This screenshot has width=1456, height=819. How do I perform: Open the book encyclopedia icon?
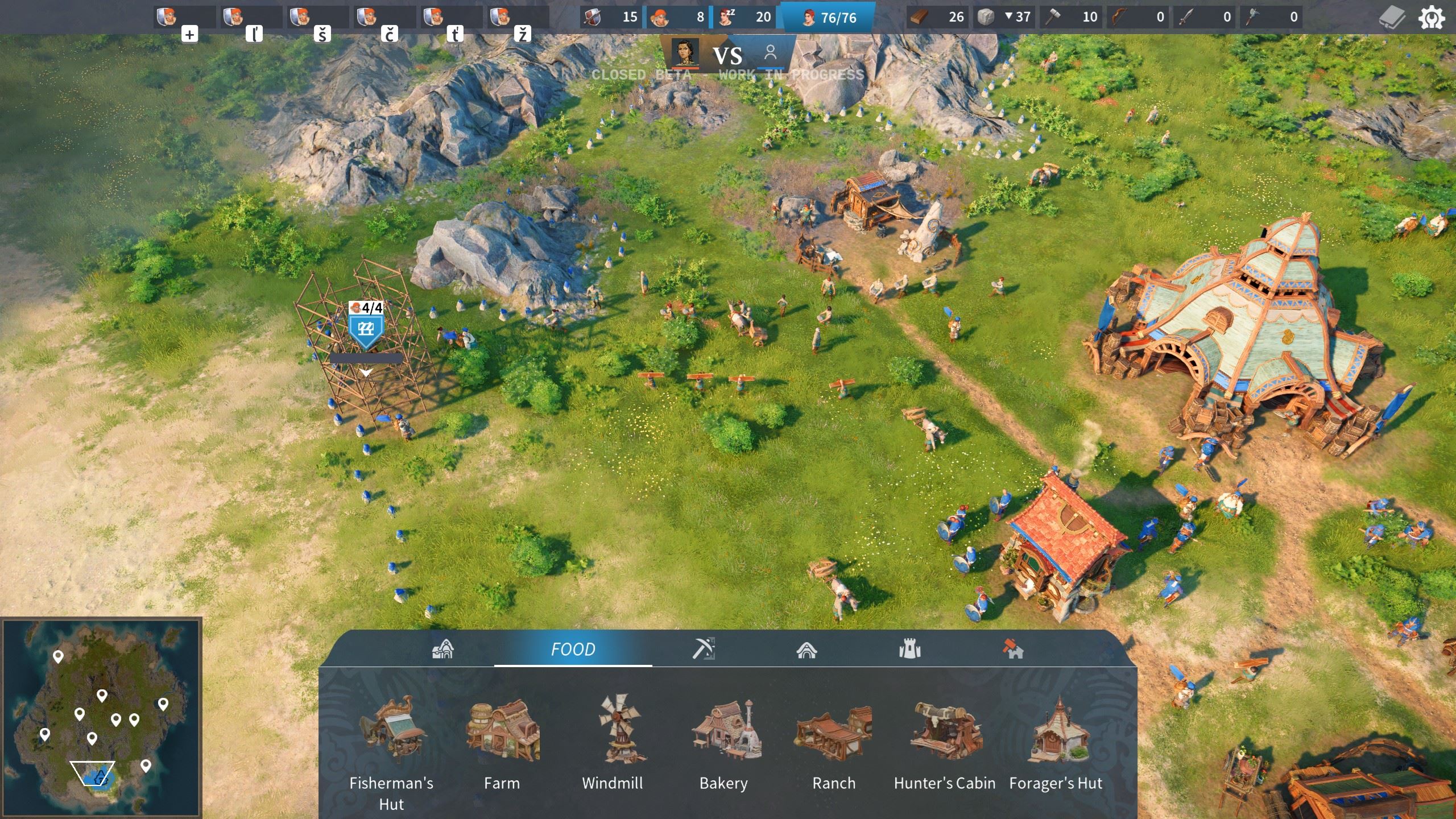pyautogui.click(x=1392, y=18)
